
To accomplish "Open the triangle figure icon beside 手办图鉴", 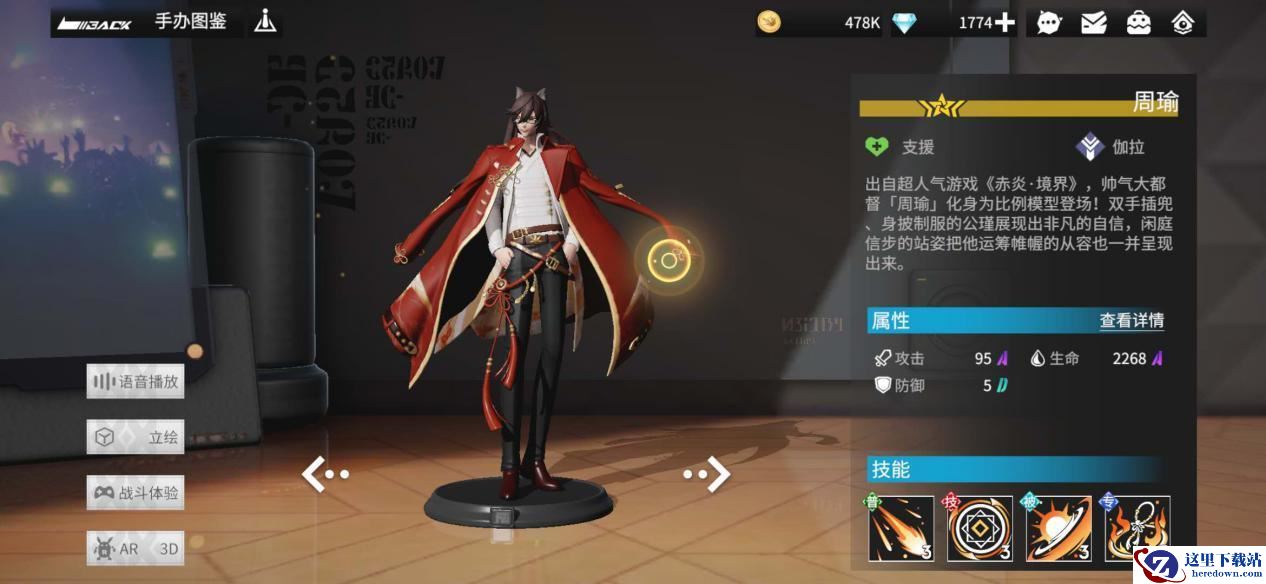I will coord(265,21).
